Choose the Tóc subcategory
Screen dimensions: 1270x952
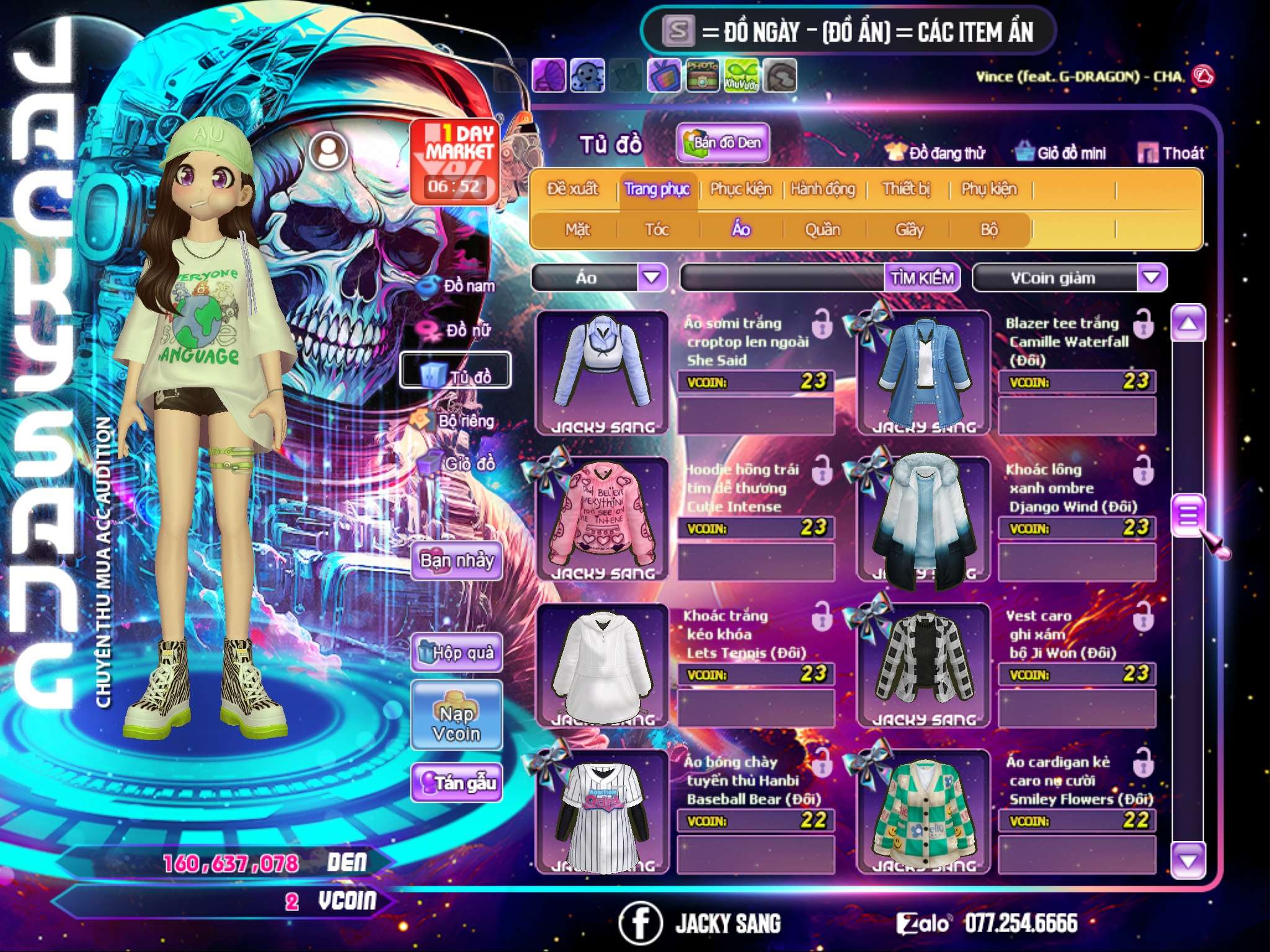(x=657, y=230)
